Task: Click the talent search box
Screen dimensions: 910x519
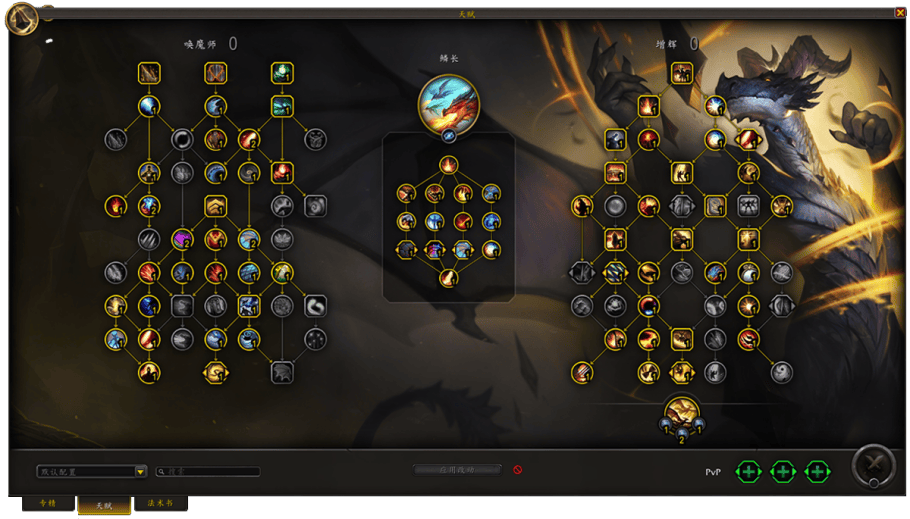Action: [212, 472]
